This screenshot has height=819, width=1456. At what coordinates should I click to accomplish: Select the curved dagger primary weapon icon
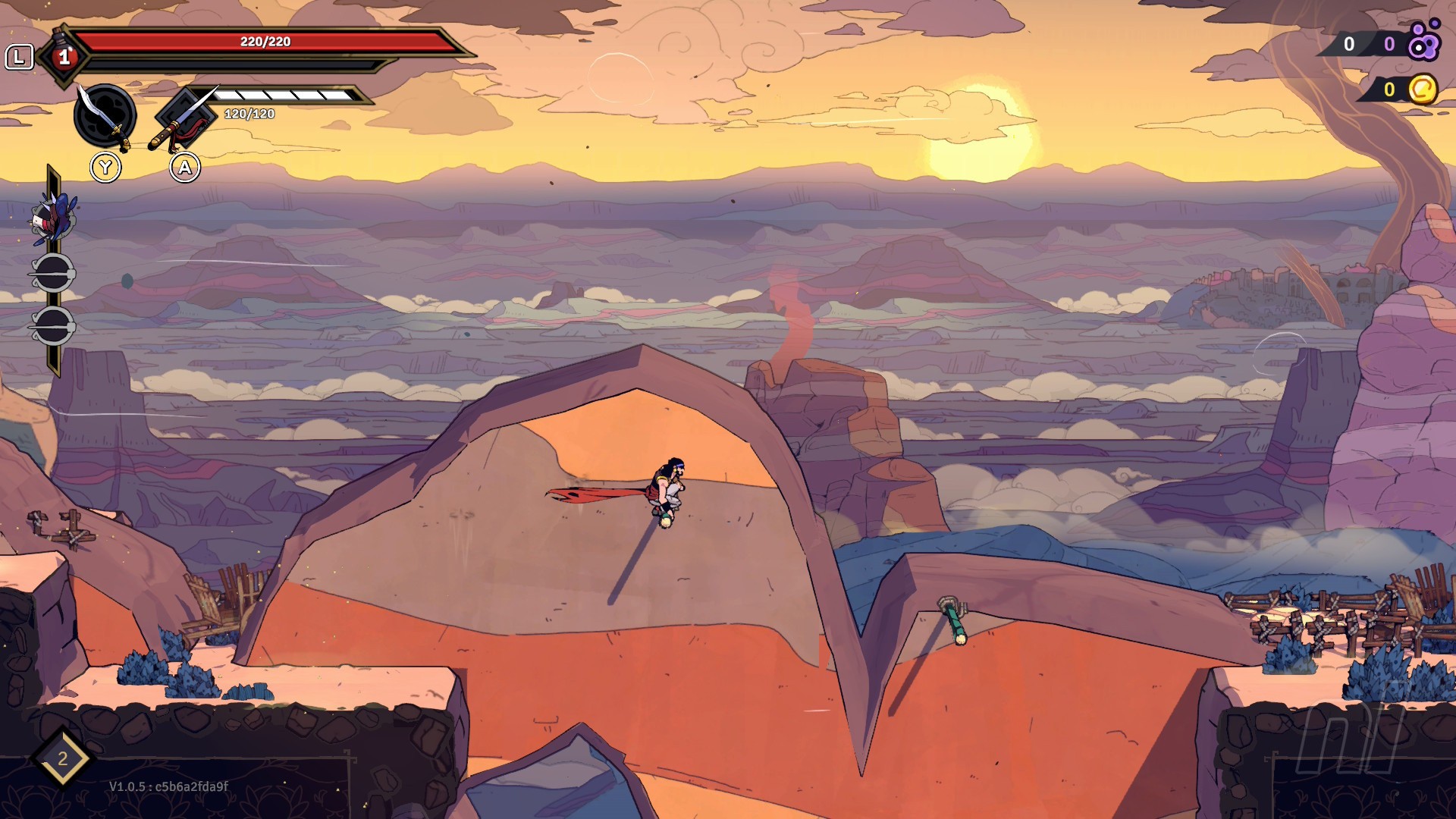105,116
